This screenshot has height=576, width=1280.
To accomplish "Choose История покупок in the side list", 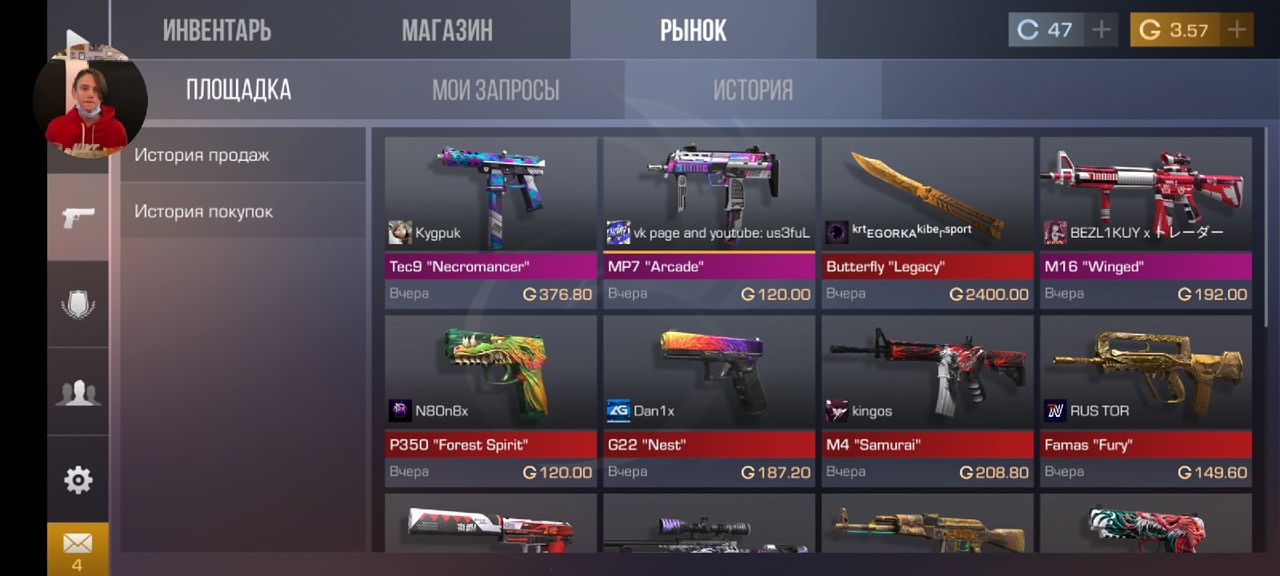I will pos(204,212).
